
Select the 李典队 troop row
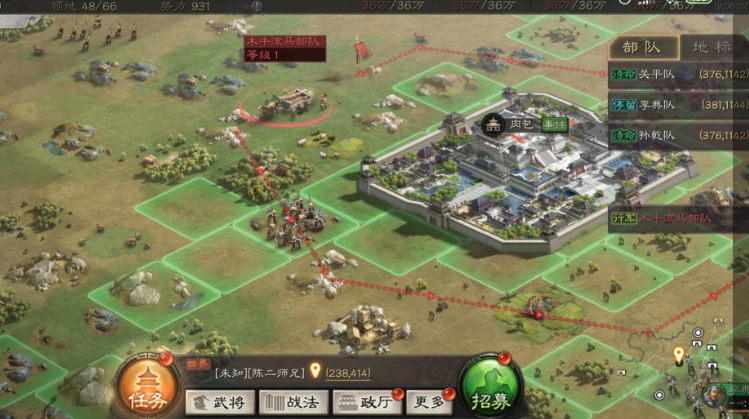pyautogui.click(x=678, y=103)
